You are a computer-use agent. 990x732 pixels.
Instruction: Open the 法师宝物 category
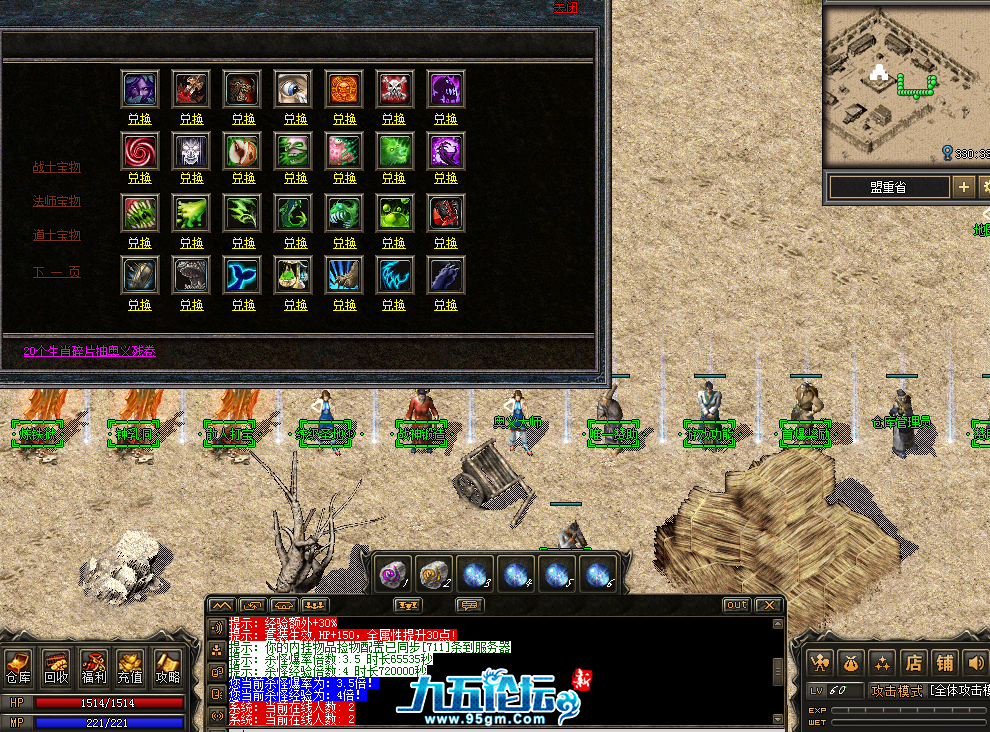click(56, 201)
